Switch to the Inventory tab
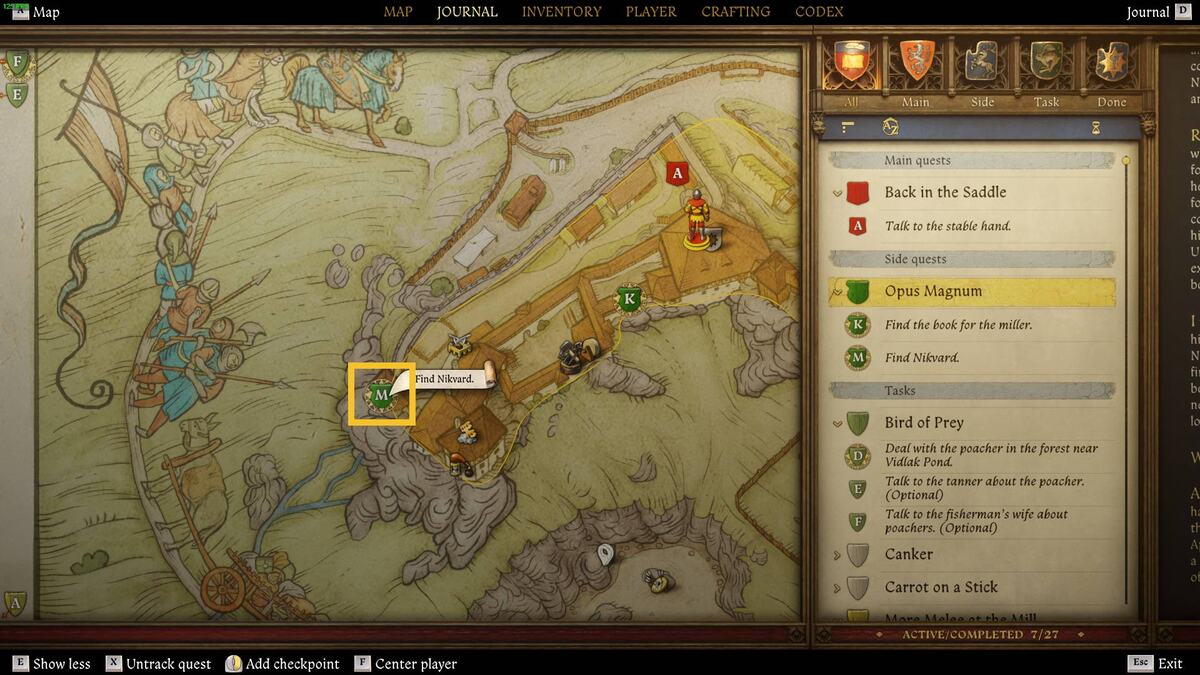 [561, 12]
